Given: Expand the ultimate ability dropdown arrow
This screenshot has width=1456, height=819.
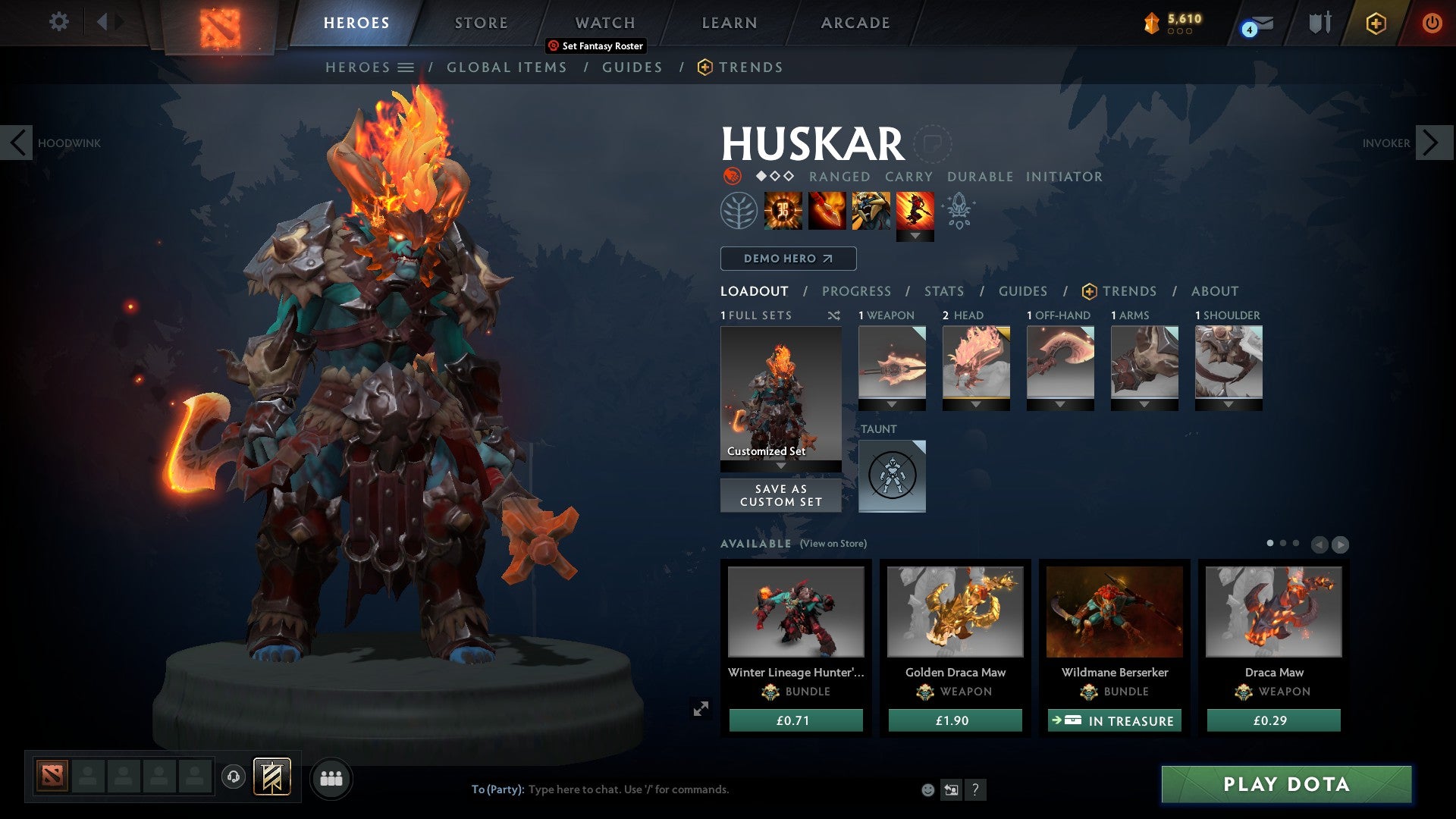Looking at the screenshot, I should 915,235.
